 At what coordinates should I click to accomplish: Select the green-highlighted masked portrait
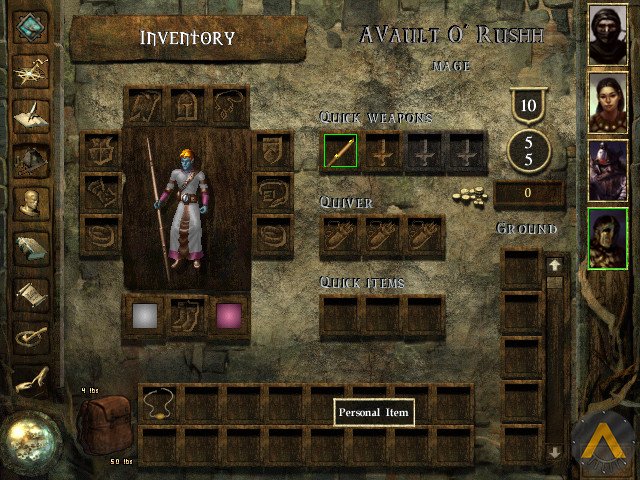(608, 238)
